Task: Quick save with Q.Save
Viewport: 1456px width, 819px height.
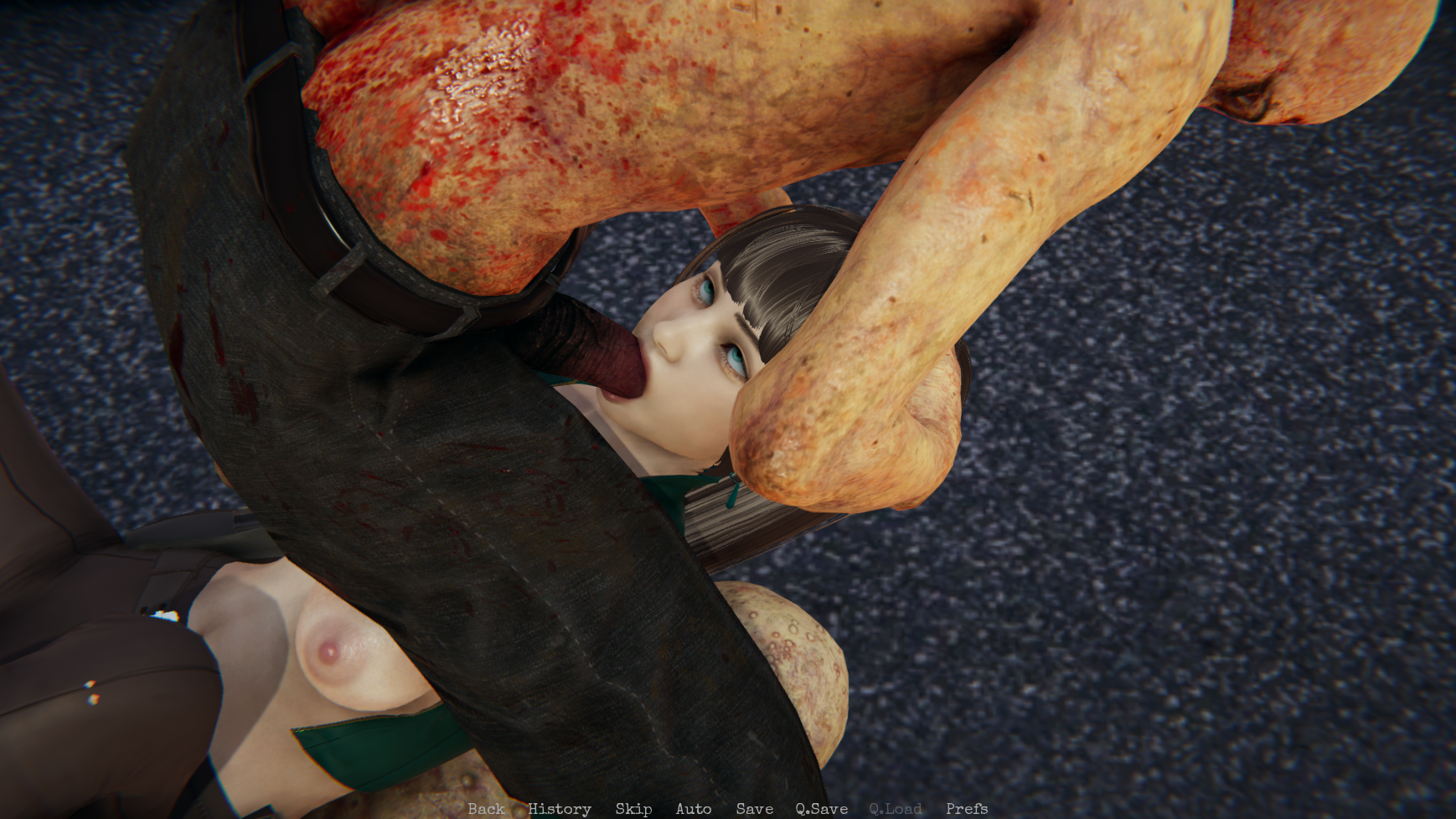Action: pyautogui.click(x=821, y=808)
